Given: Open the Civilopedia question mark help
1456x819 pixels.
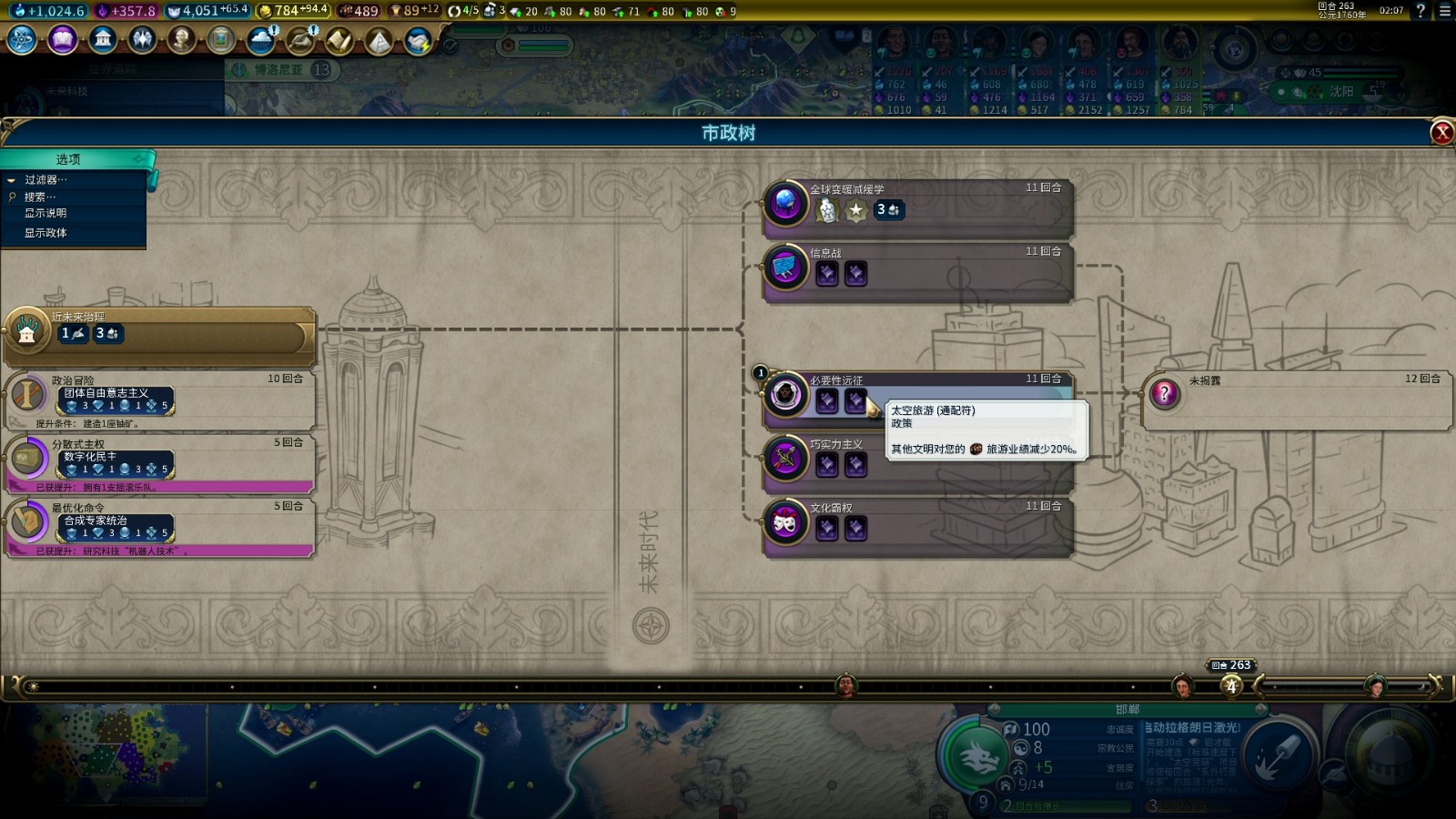Looking at the screenshot, I should point(1421,11).
